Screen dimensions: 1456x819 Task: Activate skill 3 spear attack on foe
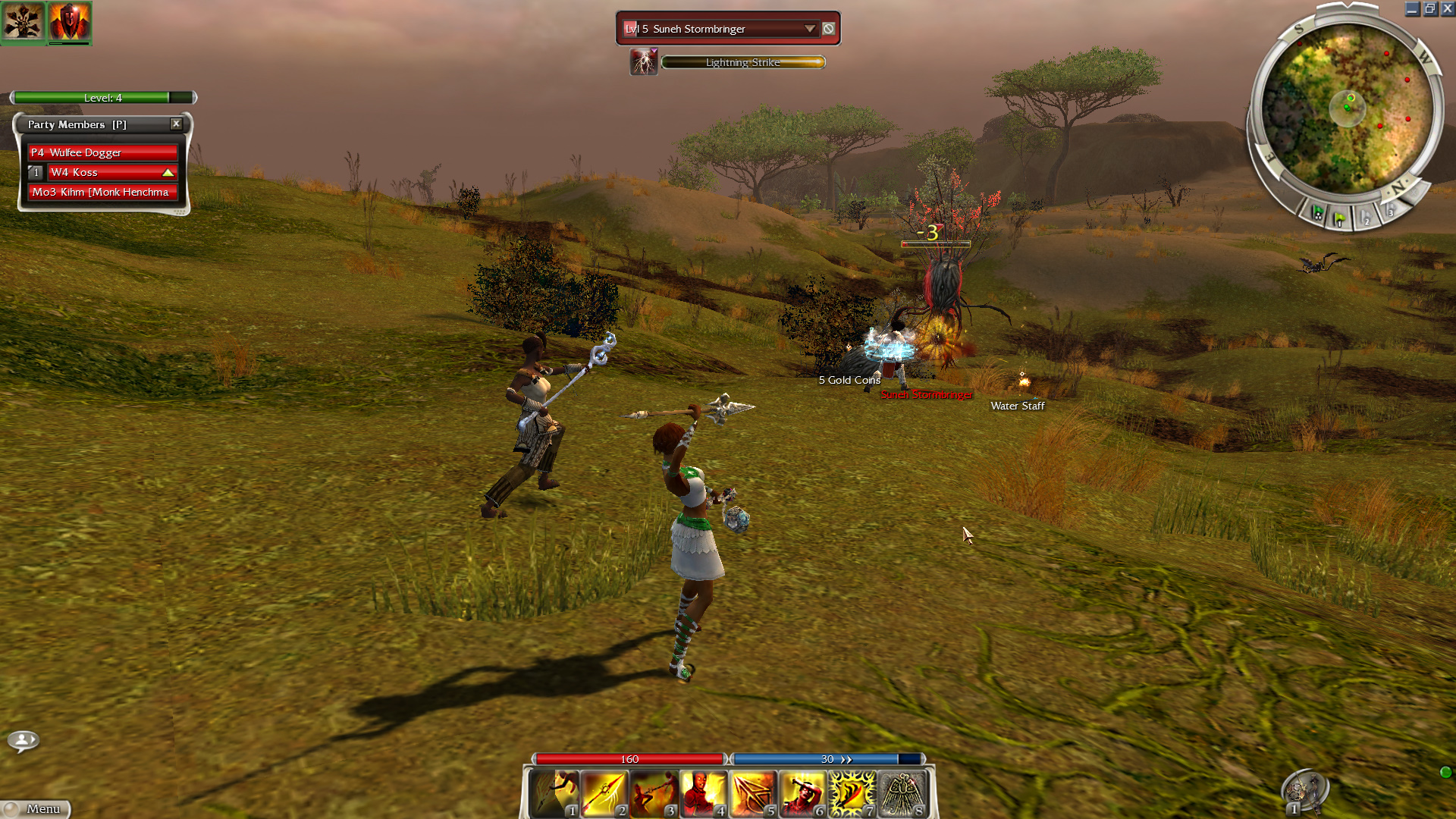tap(653, 793)
